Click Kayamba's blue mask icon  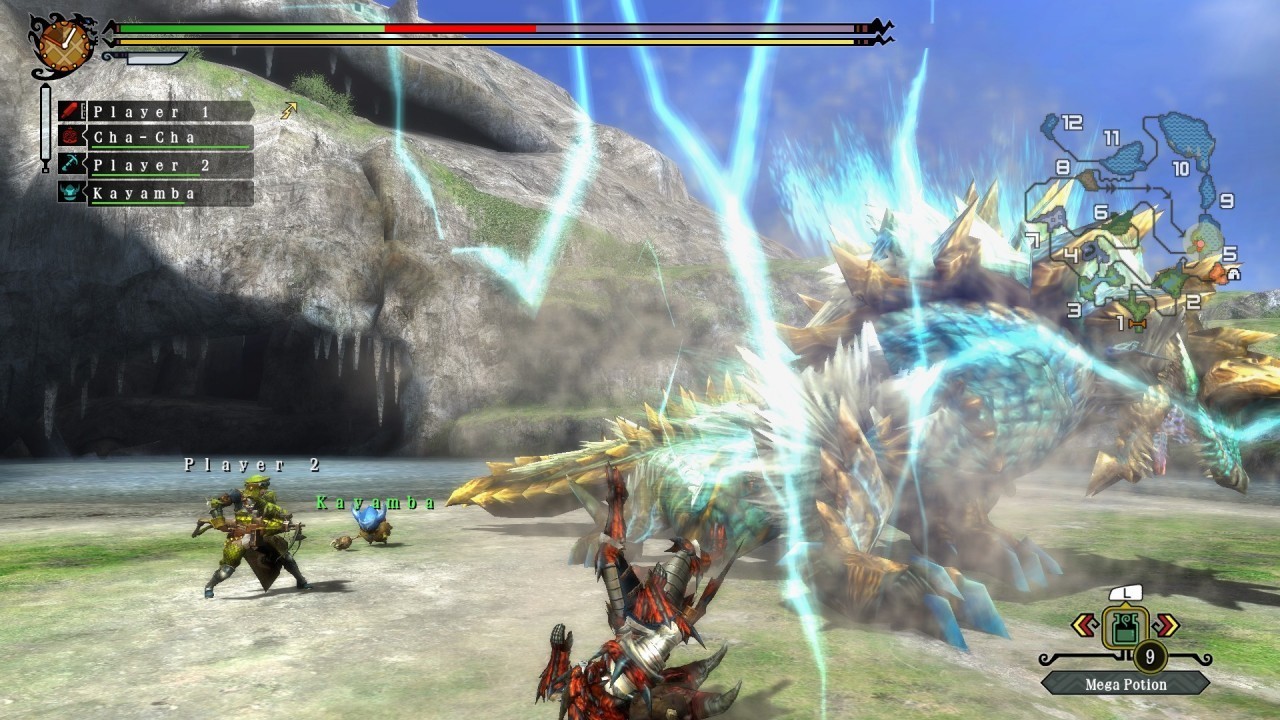[x=70, y=192]
